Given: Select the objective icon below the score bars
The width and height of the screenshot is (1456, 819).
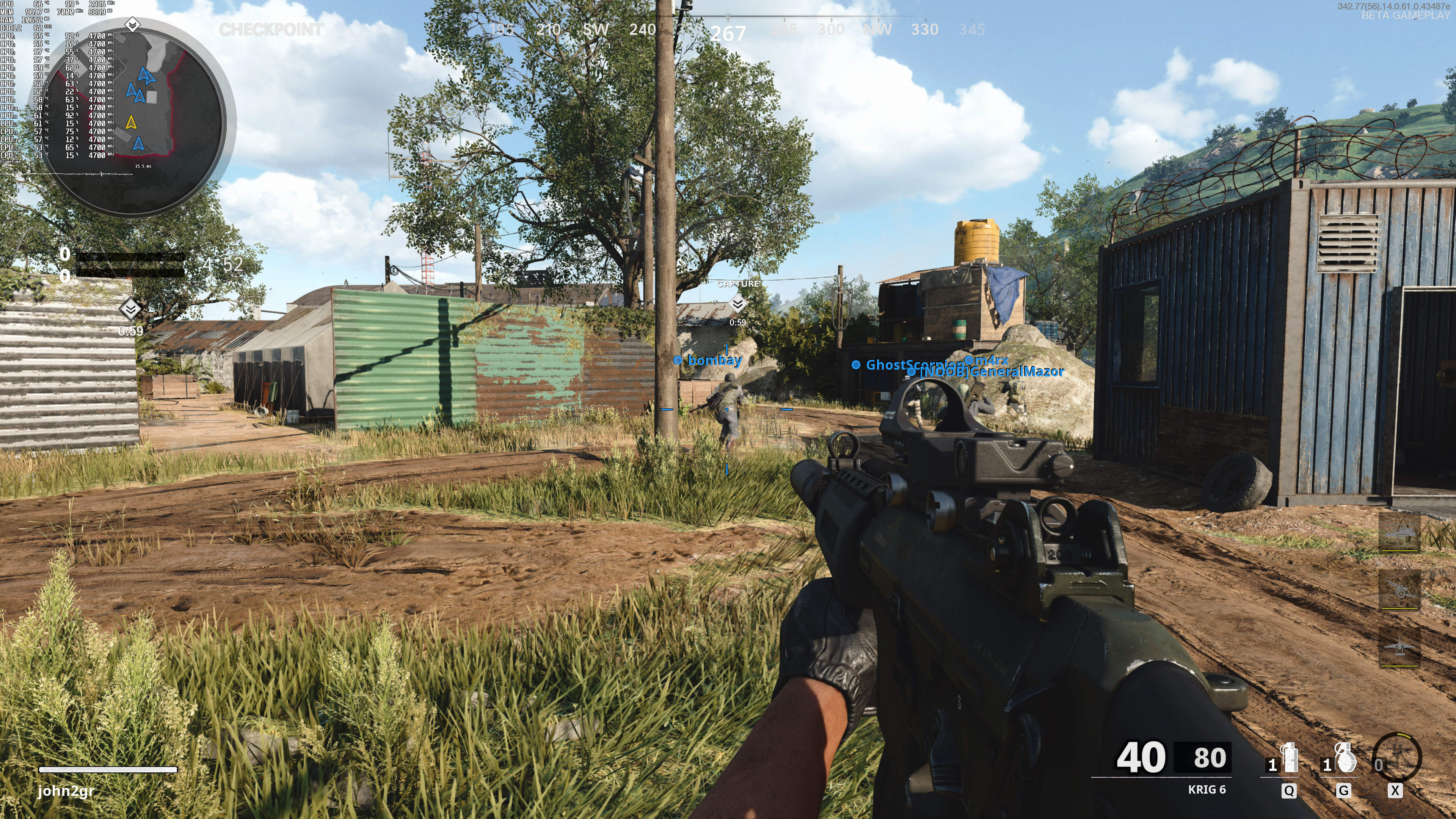Looking at the screenshot, I should 130,309.
